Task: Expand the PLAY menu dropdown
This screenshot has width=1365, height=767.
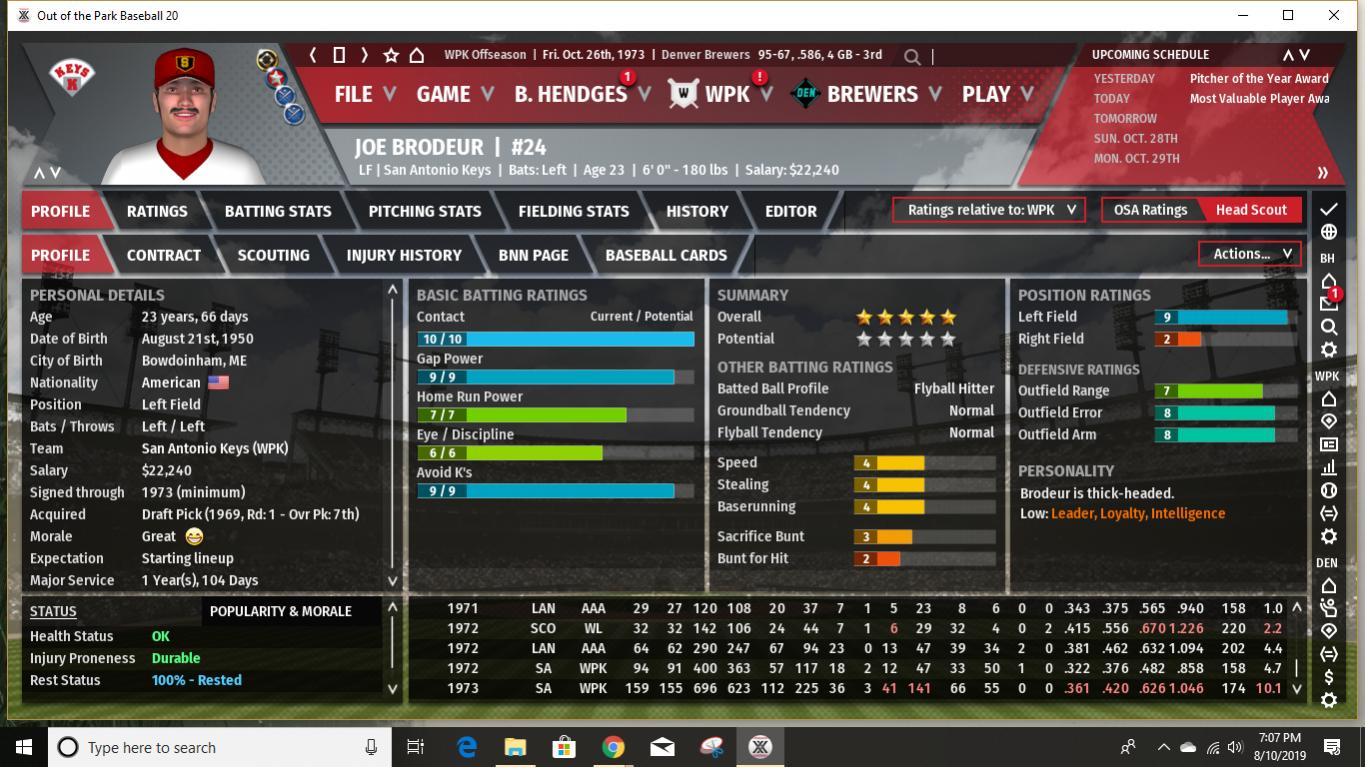Action: [994, 94]
